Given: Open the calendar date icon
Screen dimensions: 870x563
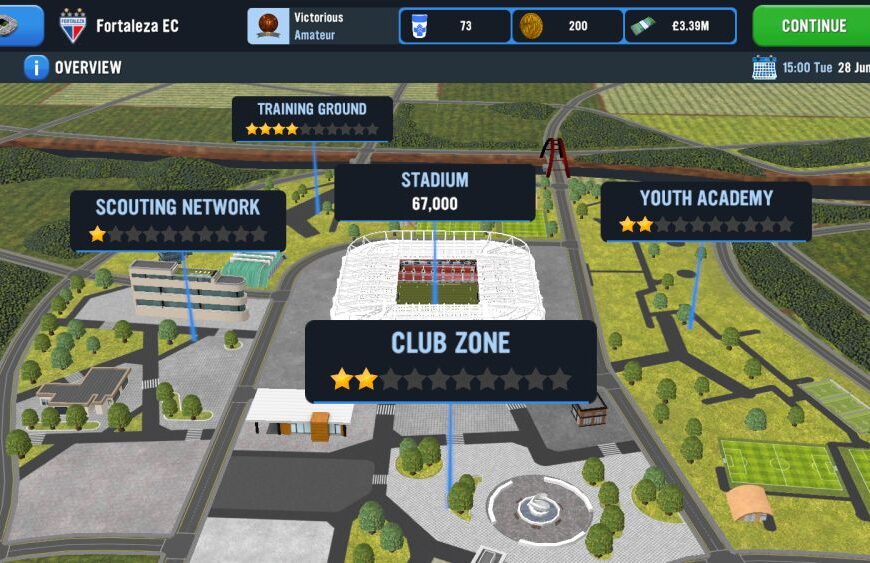Looking at the screenshot, I should [763, 68].
